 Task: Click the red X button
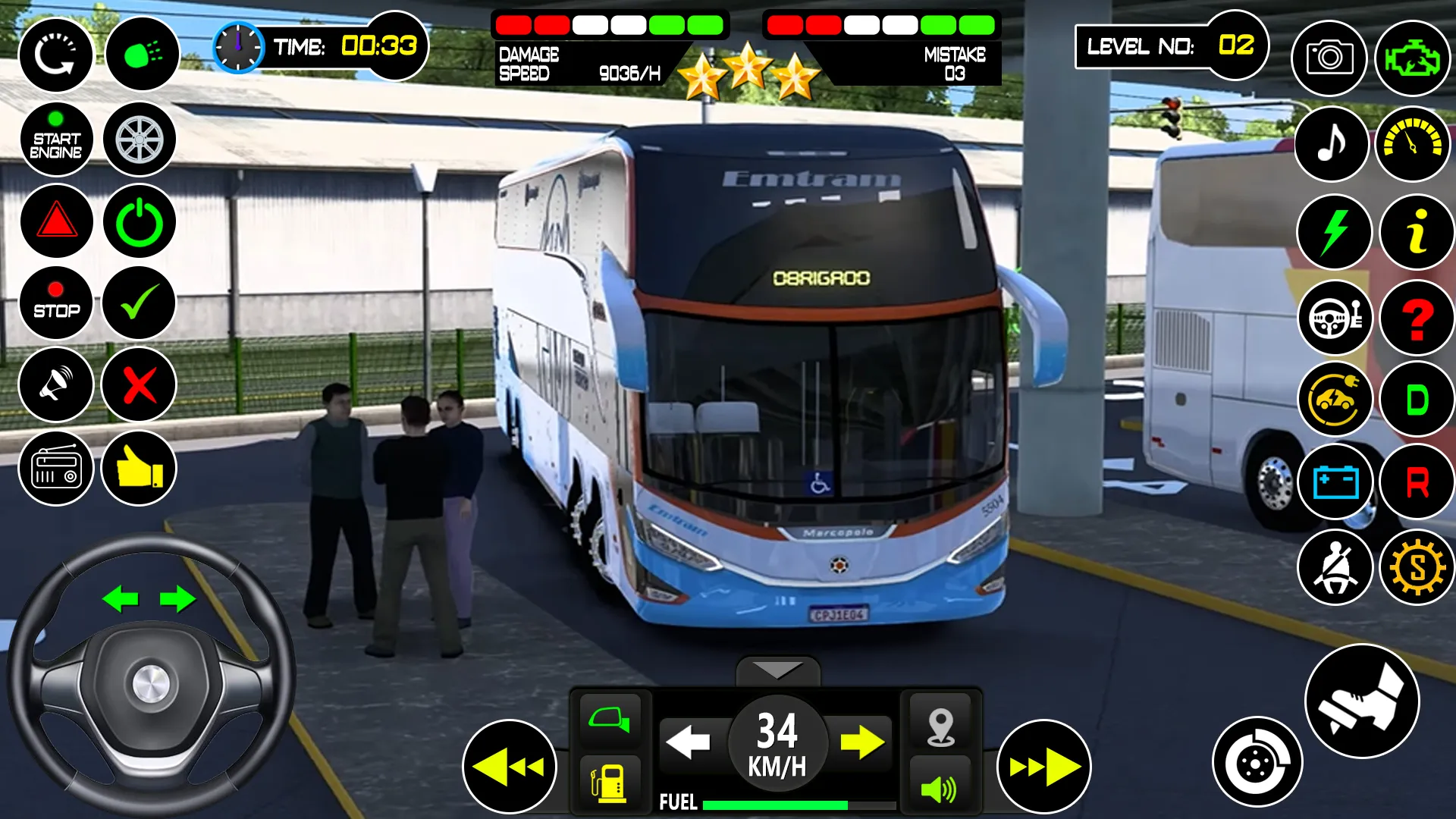(x=140, y=385)
